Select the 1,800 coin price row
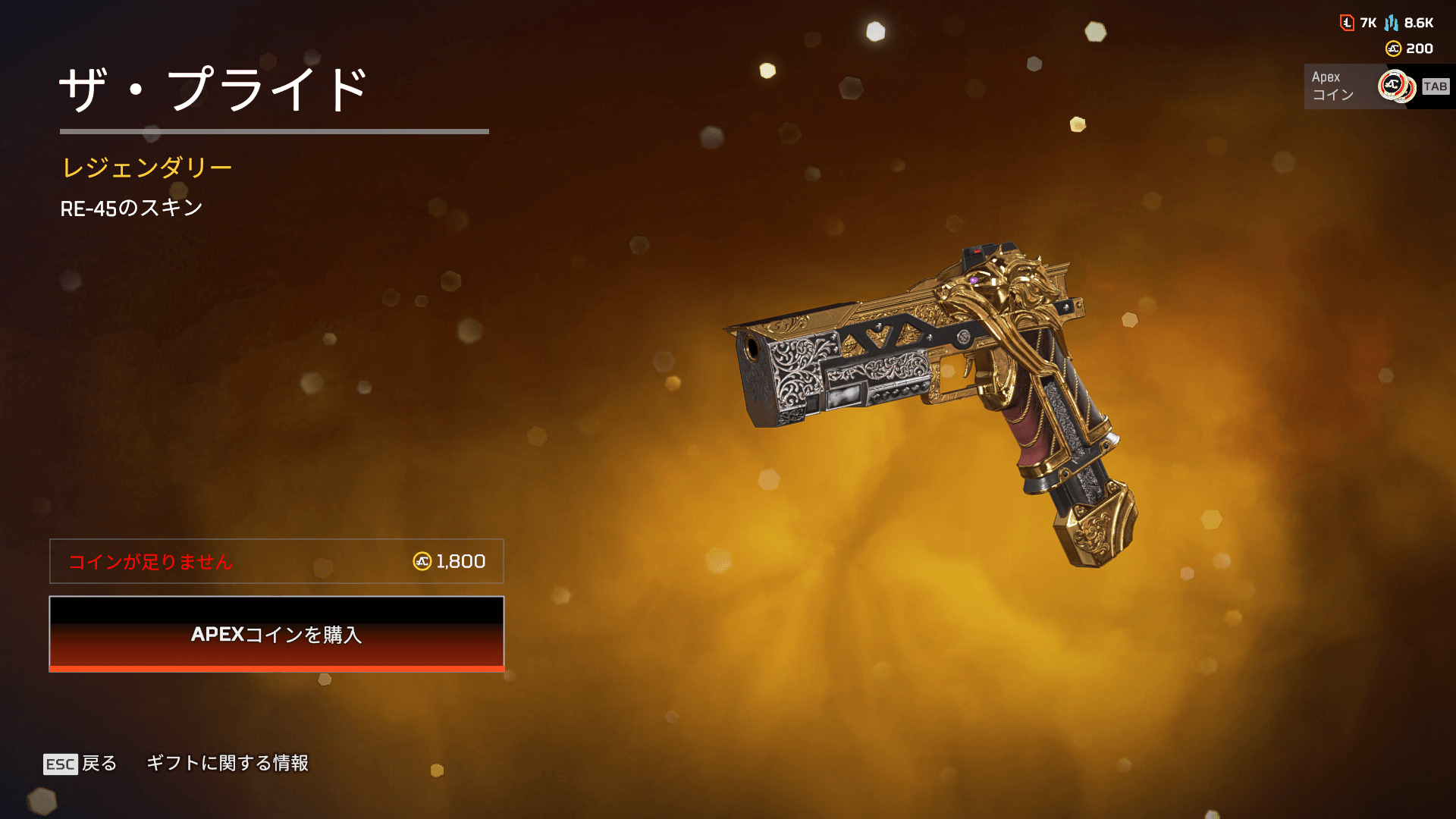 pos(276,561)
